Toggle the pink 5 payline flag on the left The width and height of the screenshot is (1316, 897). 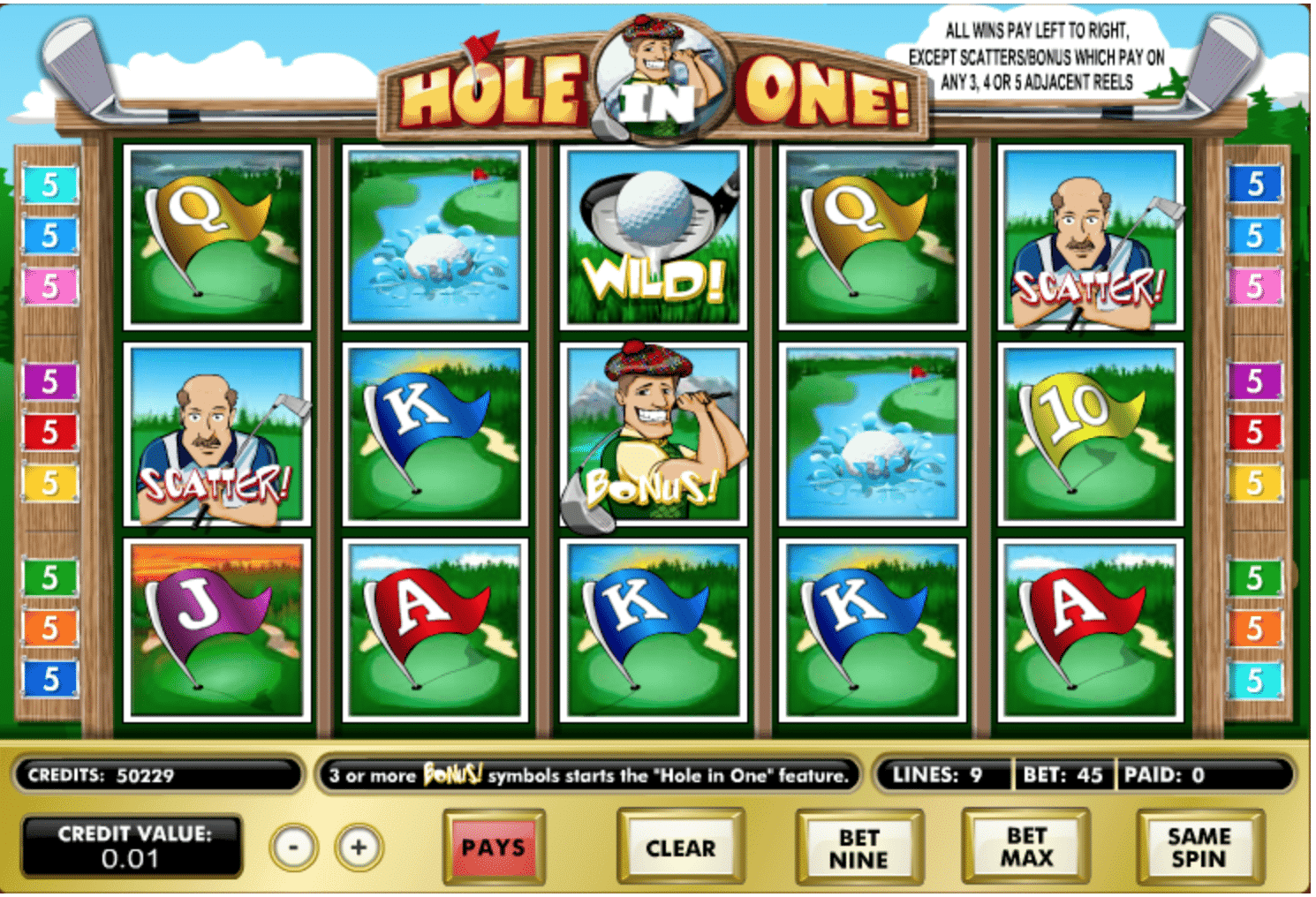49,286
